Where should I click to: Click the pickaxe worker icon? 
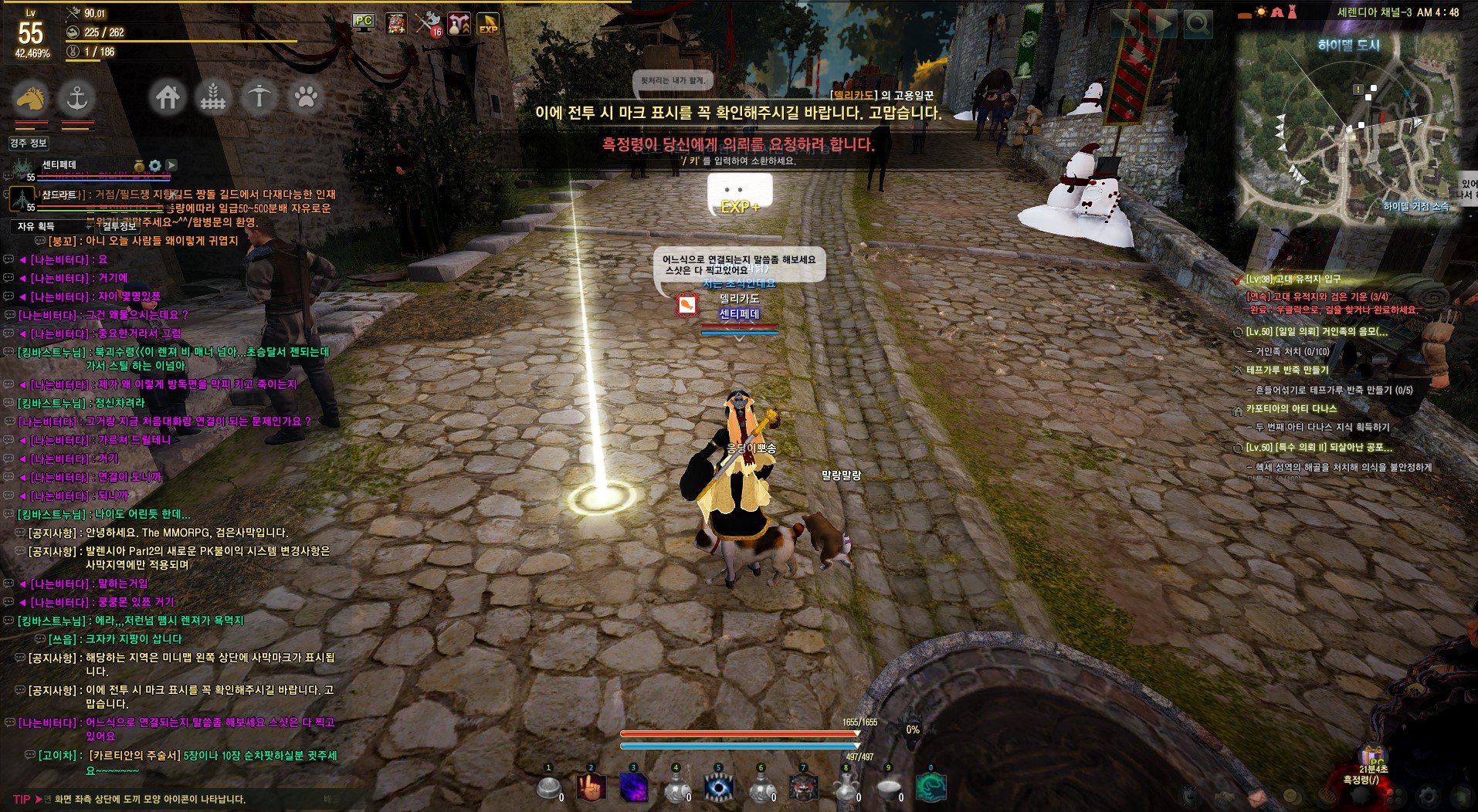point(259,97)
